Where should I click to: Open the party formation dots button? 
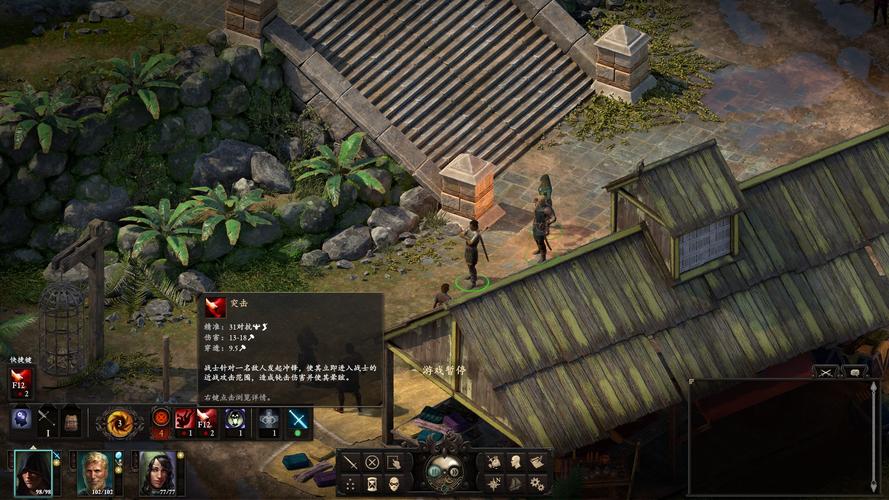point(350,483)
